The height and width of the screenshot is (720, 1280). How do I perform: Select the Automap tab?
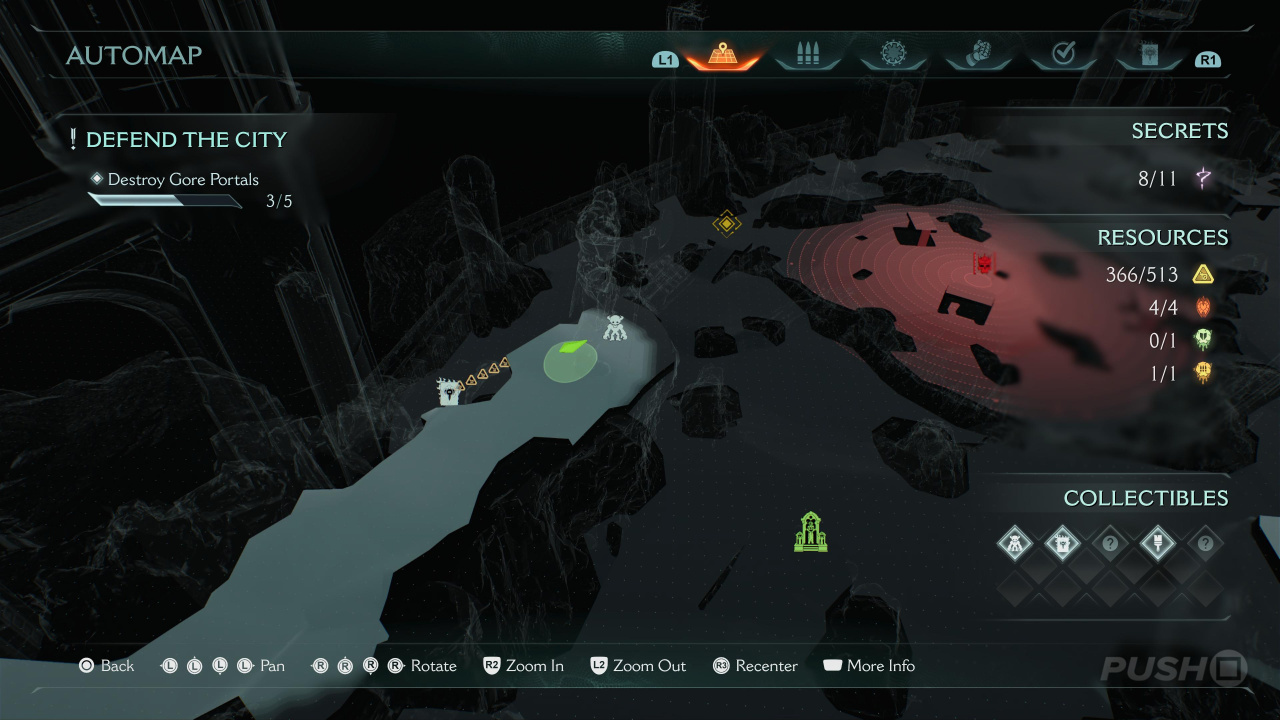(x=722, y=55)
